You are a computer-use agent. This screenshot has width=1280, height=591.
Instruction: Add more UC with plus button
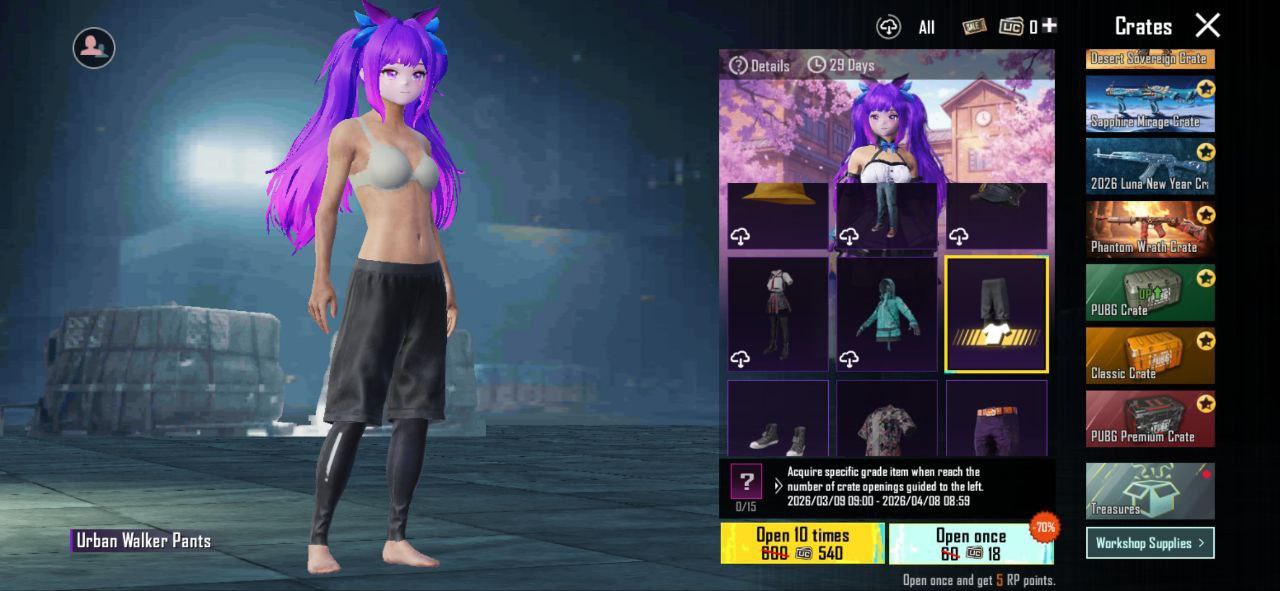tap(1049, 26)
